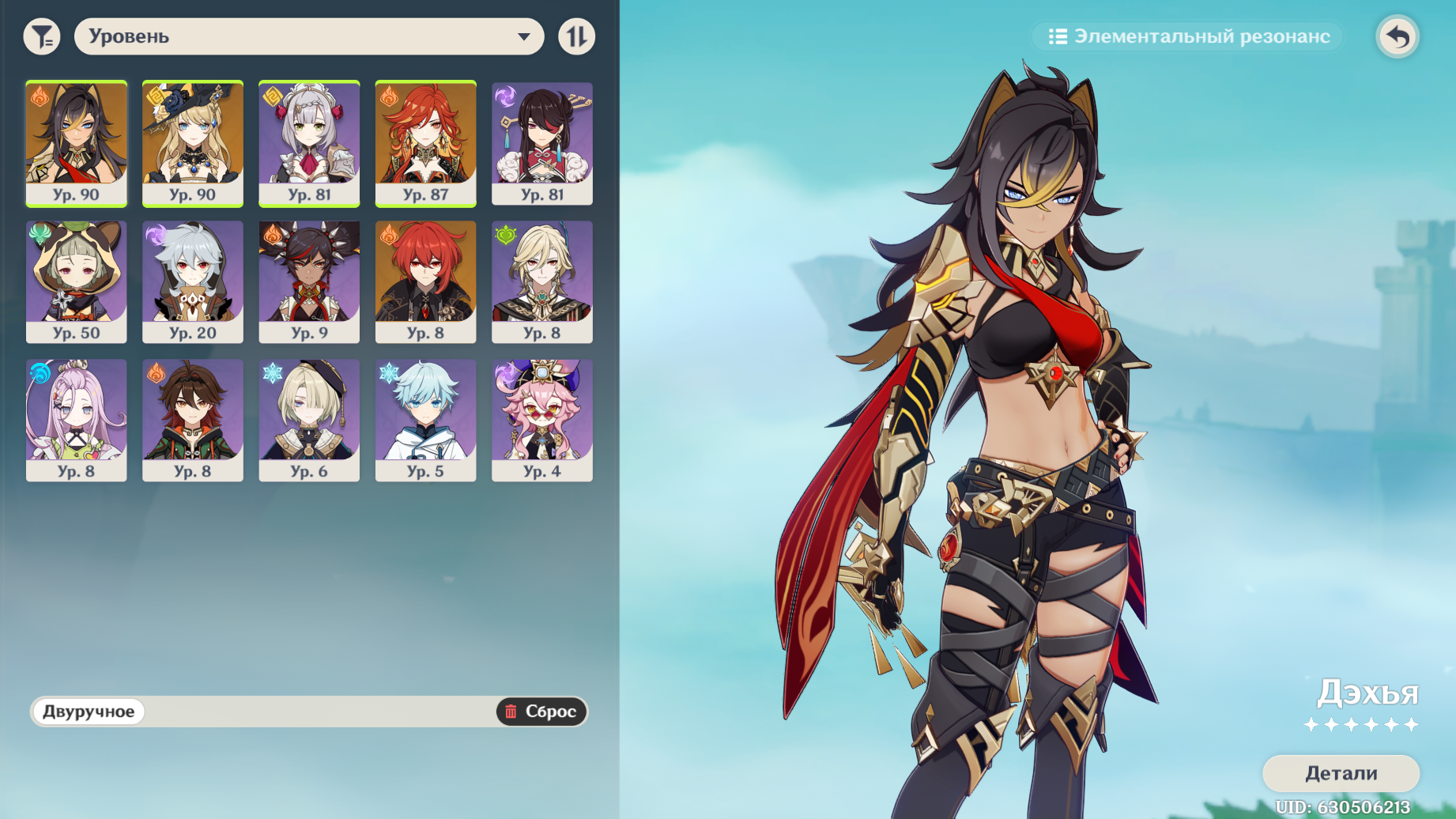Pick Mavuika portrait at level 87

tap(425, 143)
